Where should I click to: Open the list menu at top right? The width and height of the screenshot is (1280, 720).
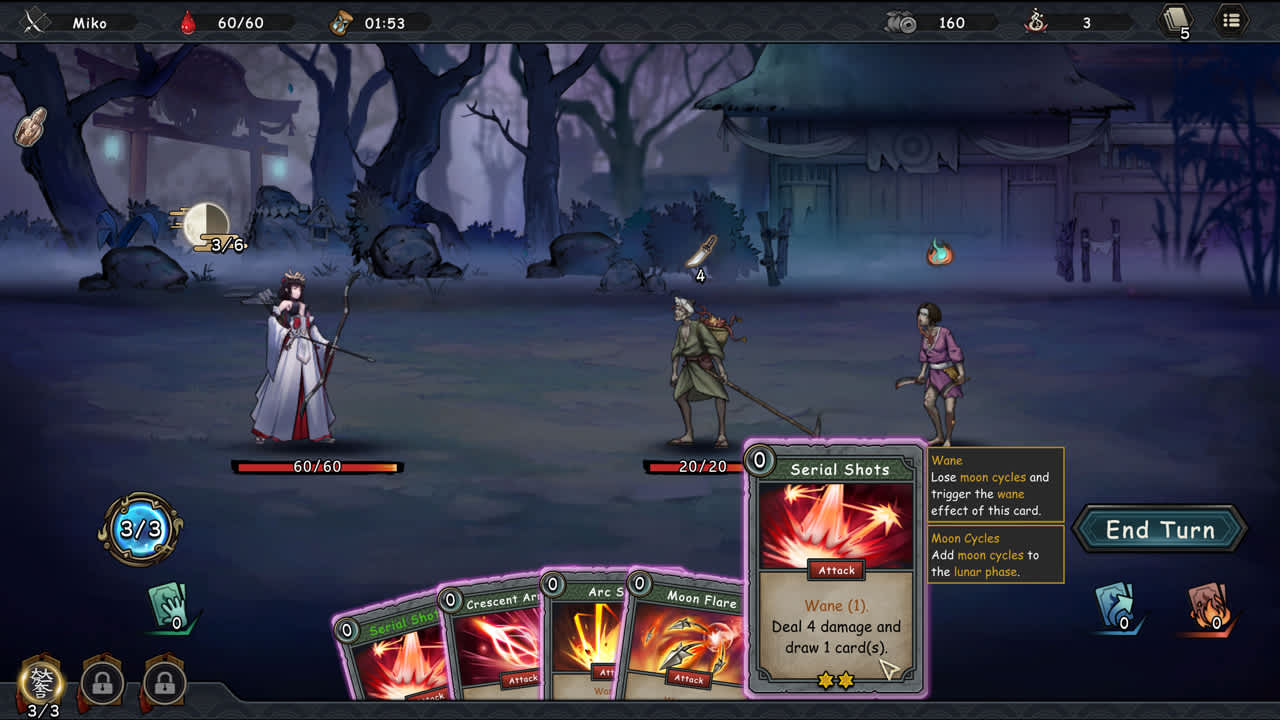point(1231,20)
